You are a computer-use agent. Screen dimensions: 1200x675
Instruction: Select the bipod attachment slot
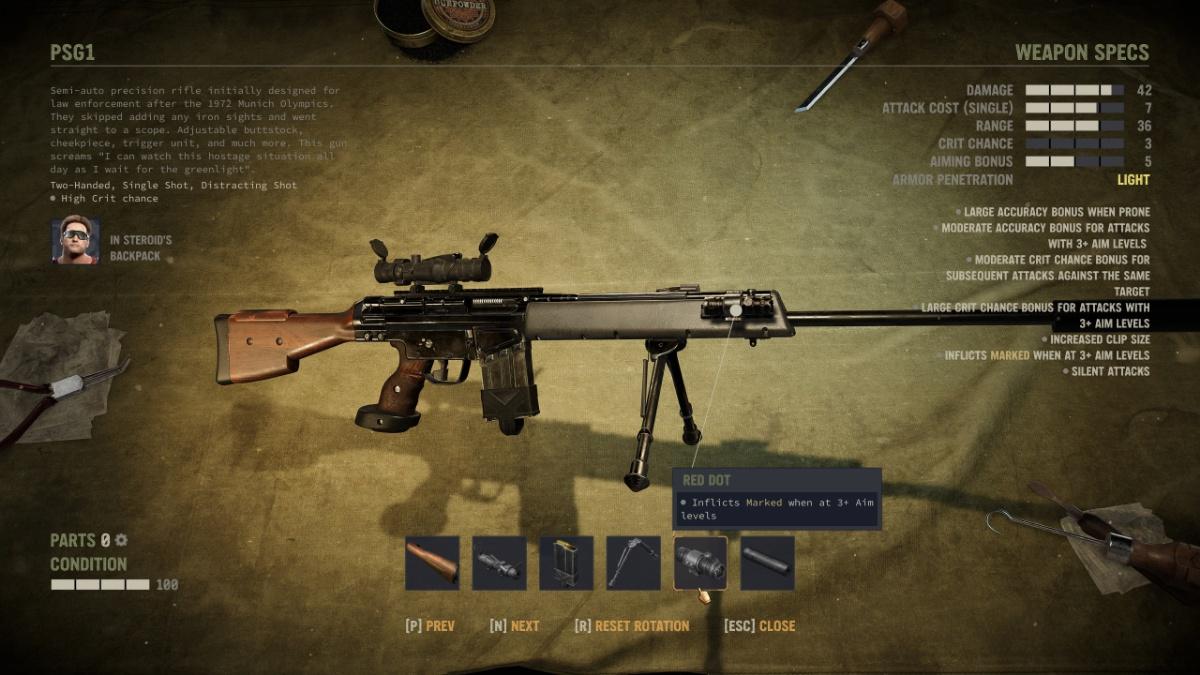point(633,563)
